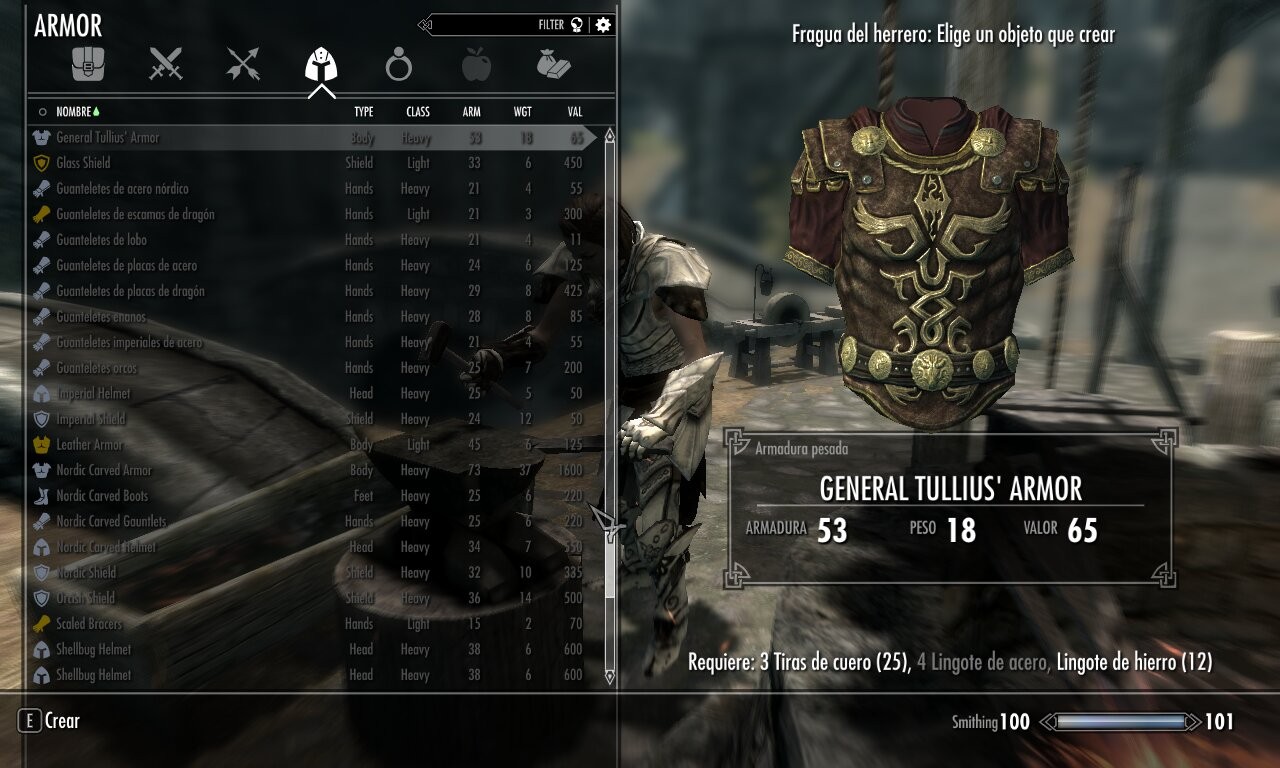Click the list scrollbar down arrow
Screen dimensions: 1280x768
[x=609, y=677]
